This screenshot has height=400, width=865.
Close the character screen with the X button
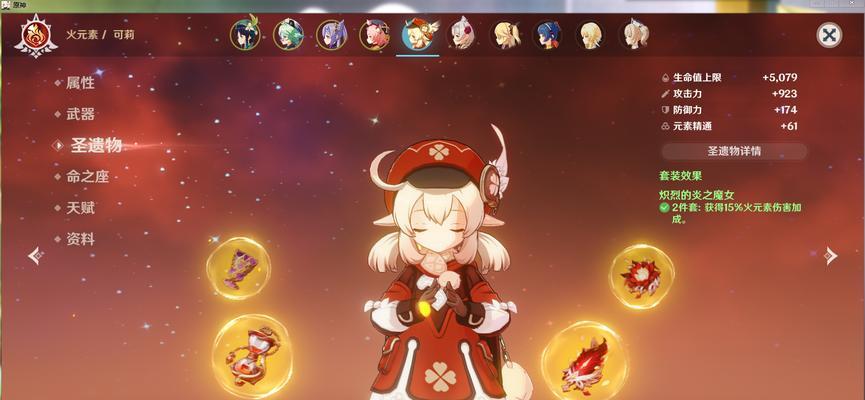(x=829, y=36)
